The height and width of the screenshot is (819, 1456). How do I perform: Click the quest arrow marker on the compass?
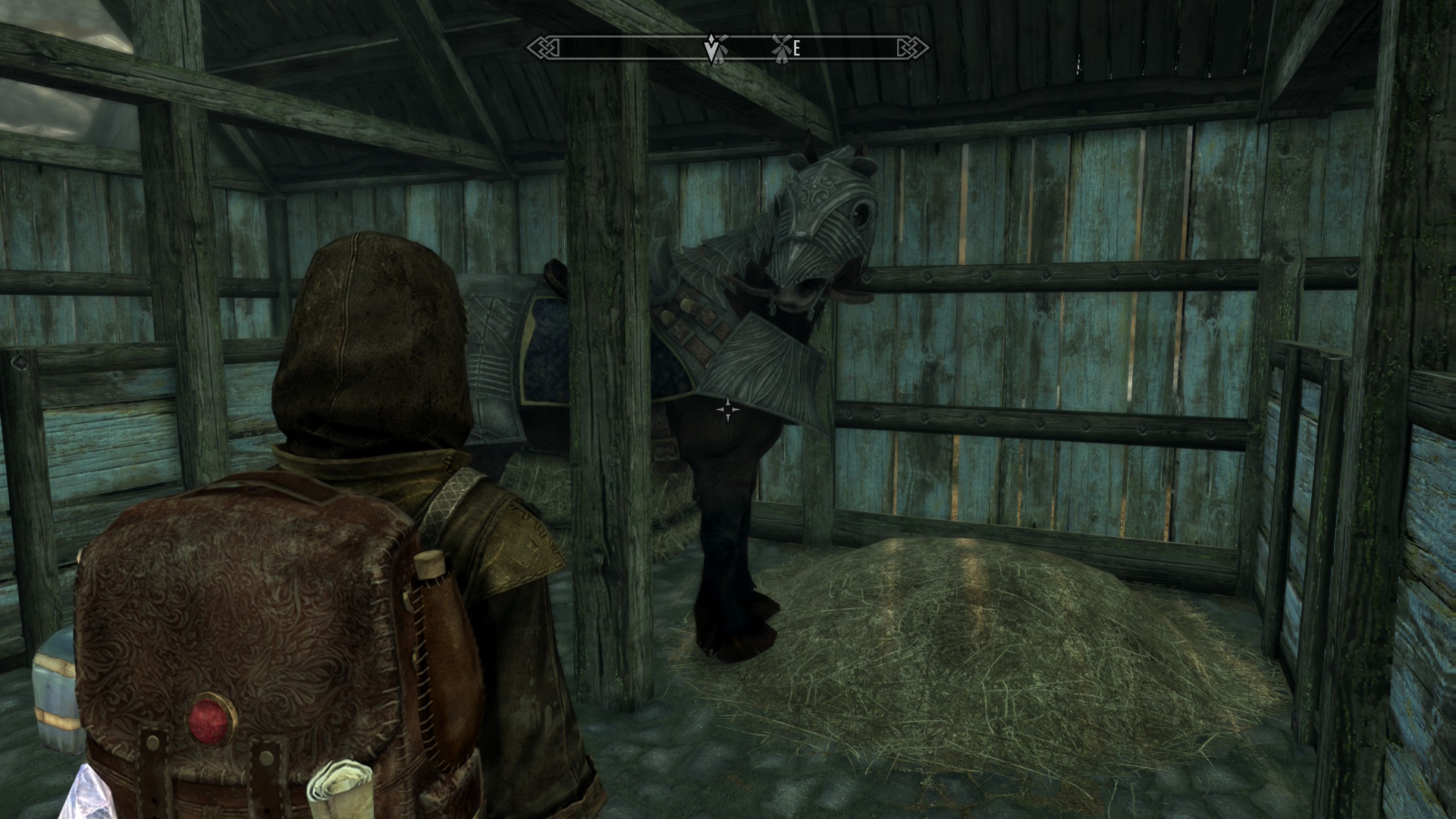tap(711, 49)
